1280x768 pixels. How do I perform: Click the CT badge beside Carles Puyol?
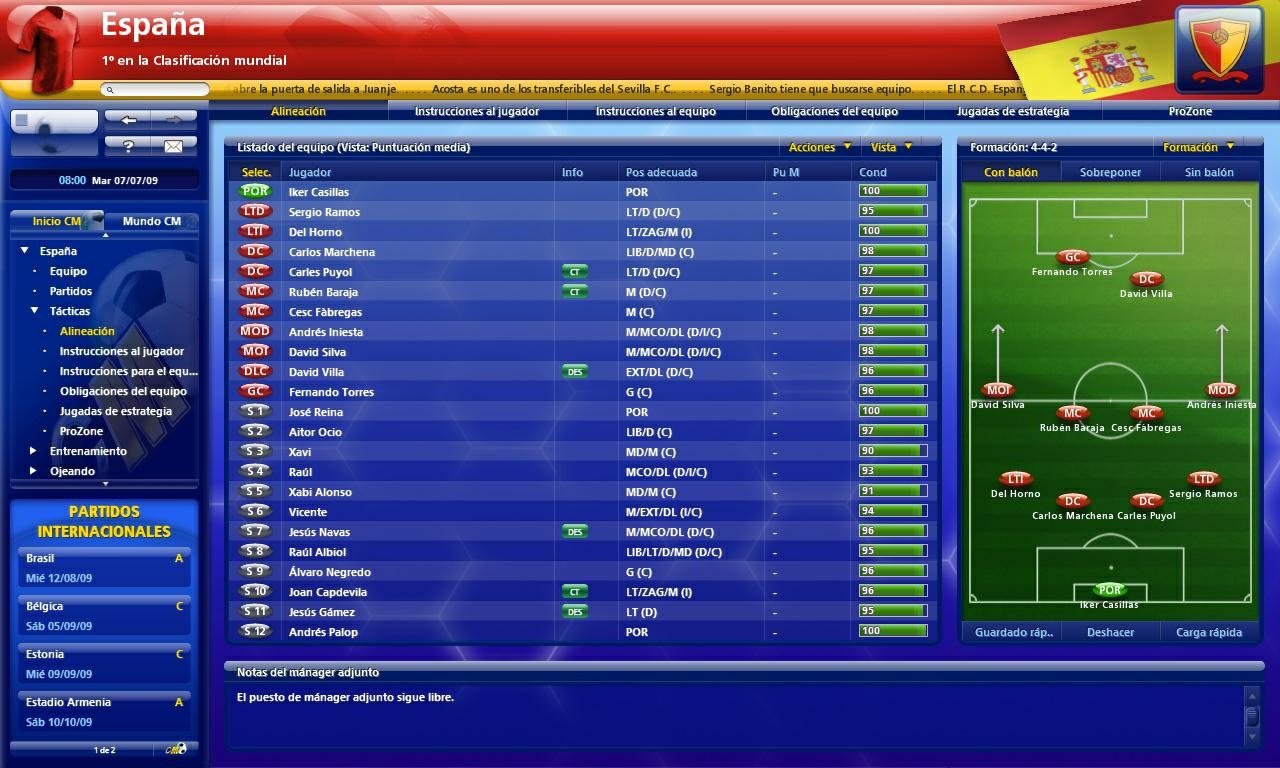574,271
